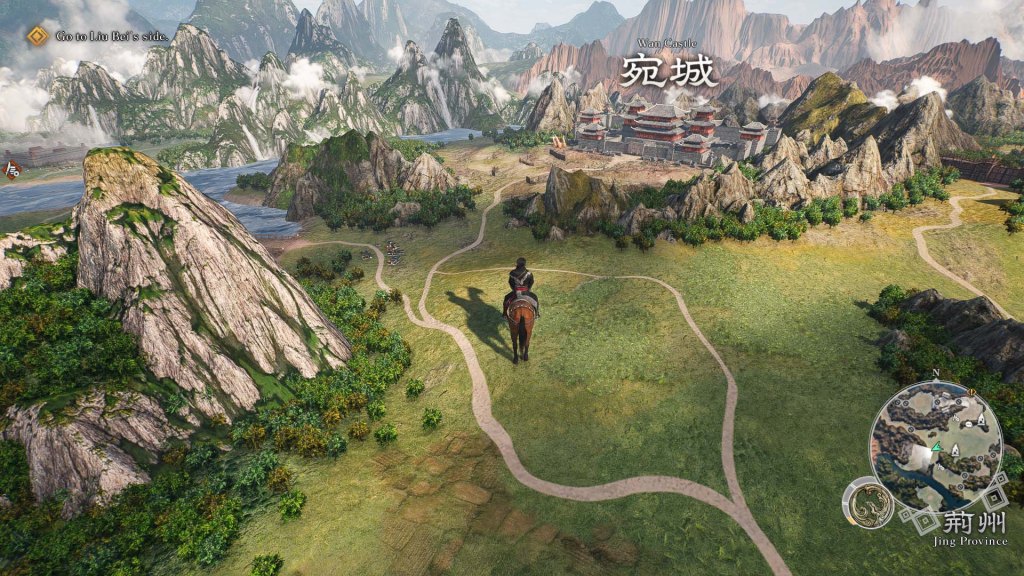
Task: Select the green player arrow on the minimap
Action: [x=936, y=449]
